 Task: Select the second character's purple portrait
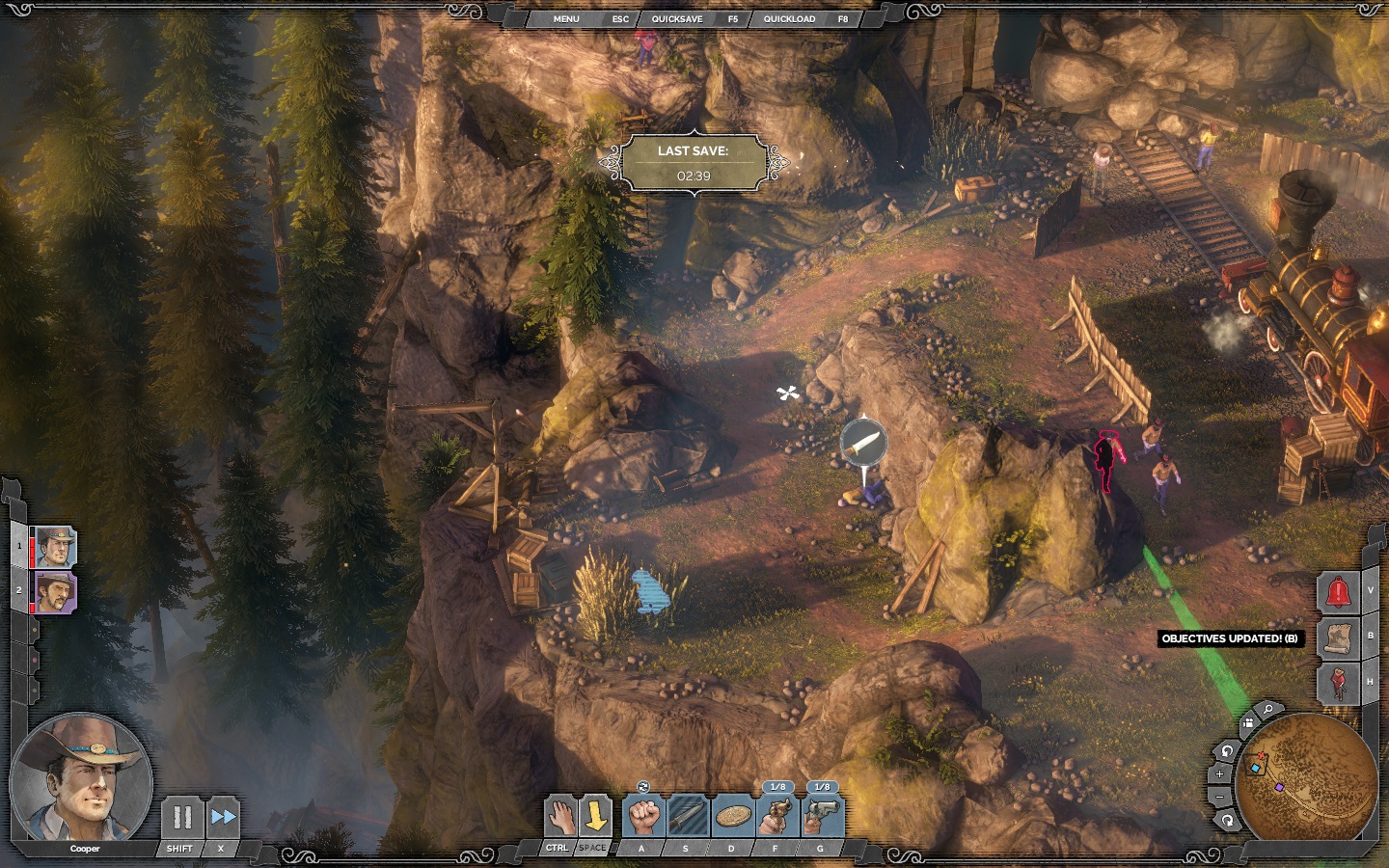click(x=55, y=591)
